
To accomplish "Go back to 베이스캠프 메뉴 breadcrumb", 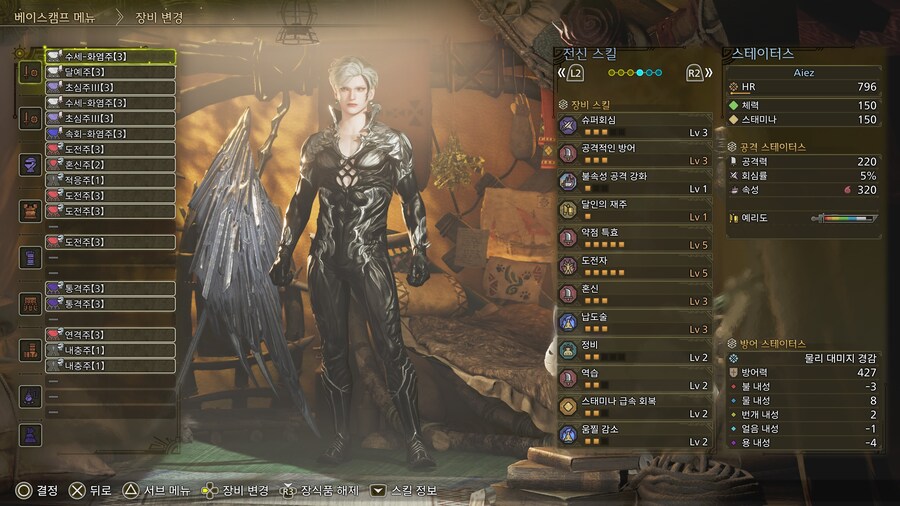I will 53,17.
